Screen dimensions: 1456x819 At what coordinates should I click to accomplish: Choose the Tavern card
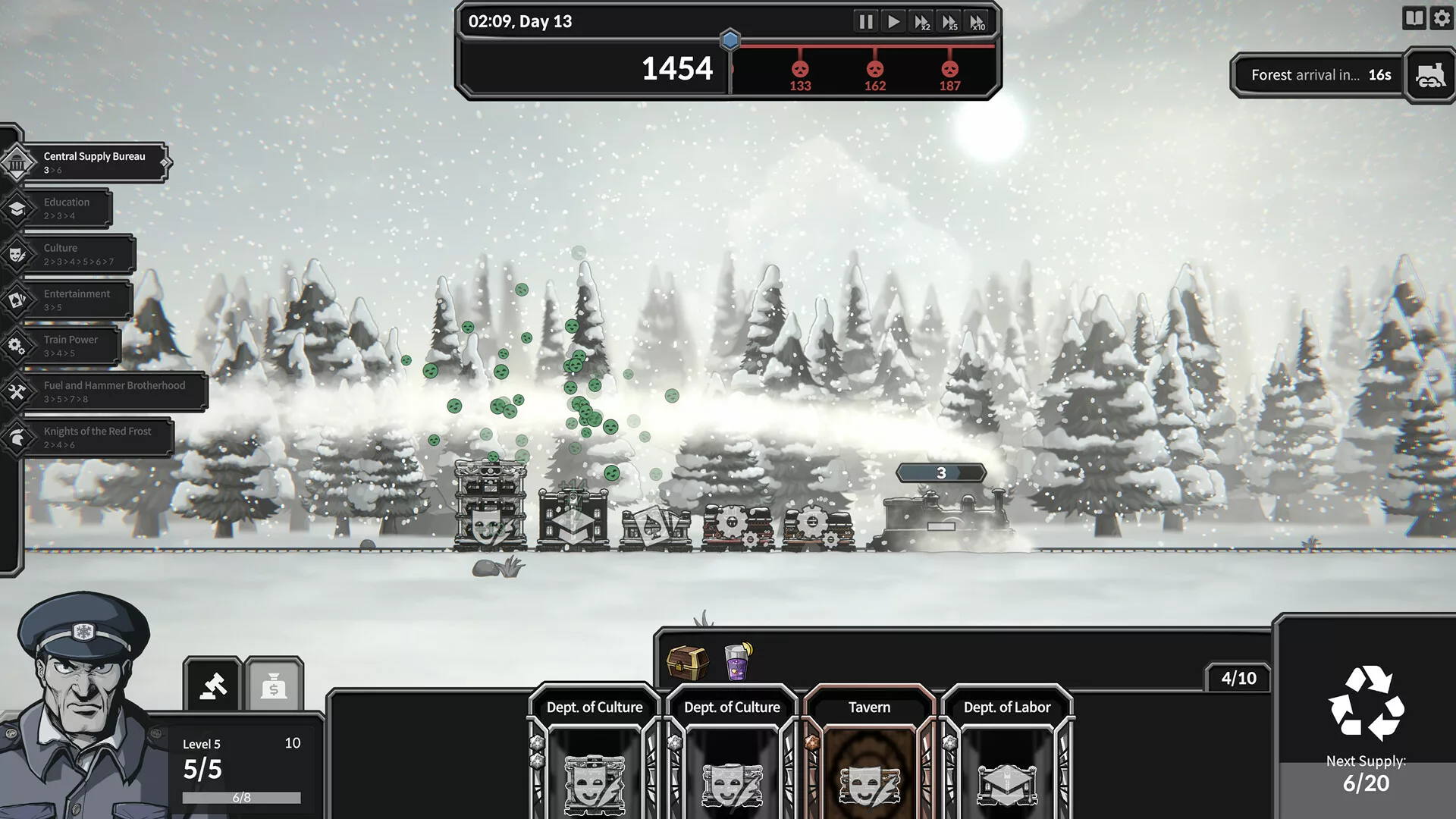point(869,751)
